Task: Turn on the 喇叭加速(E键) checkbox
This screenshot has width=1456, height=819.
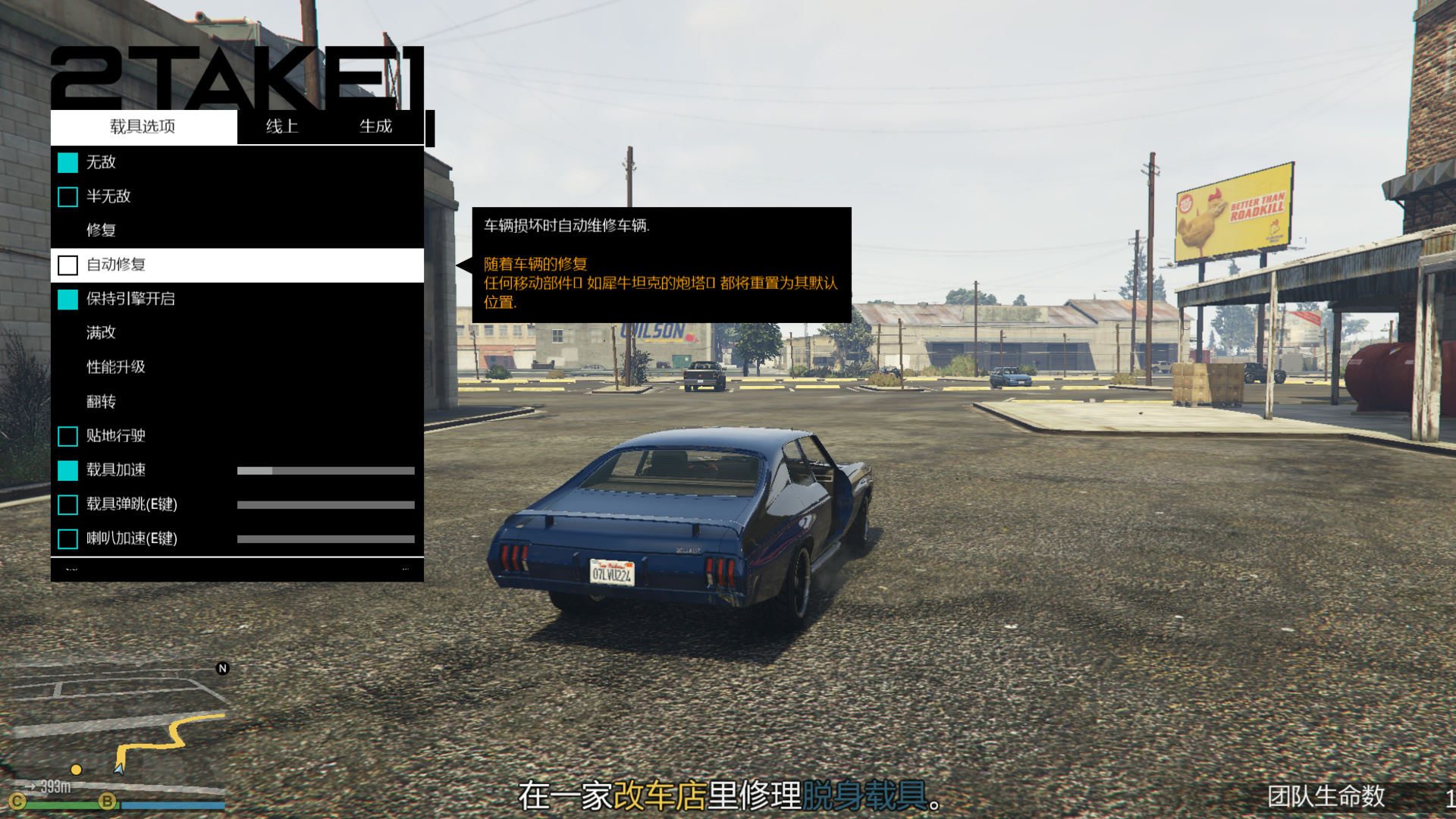Action: pos(68,539)
